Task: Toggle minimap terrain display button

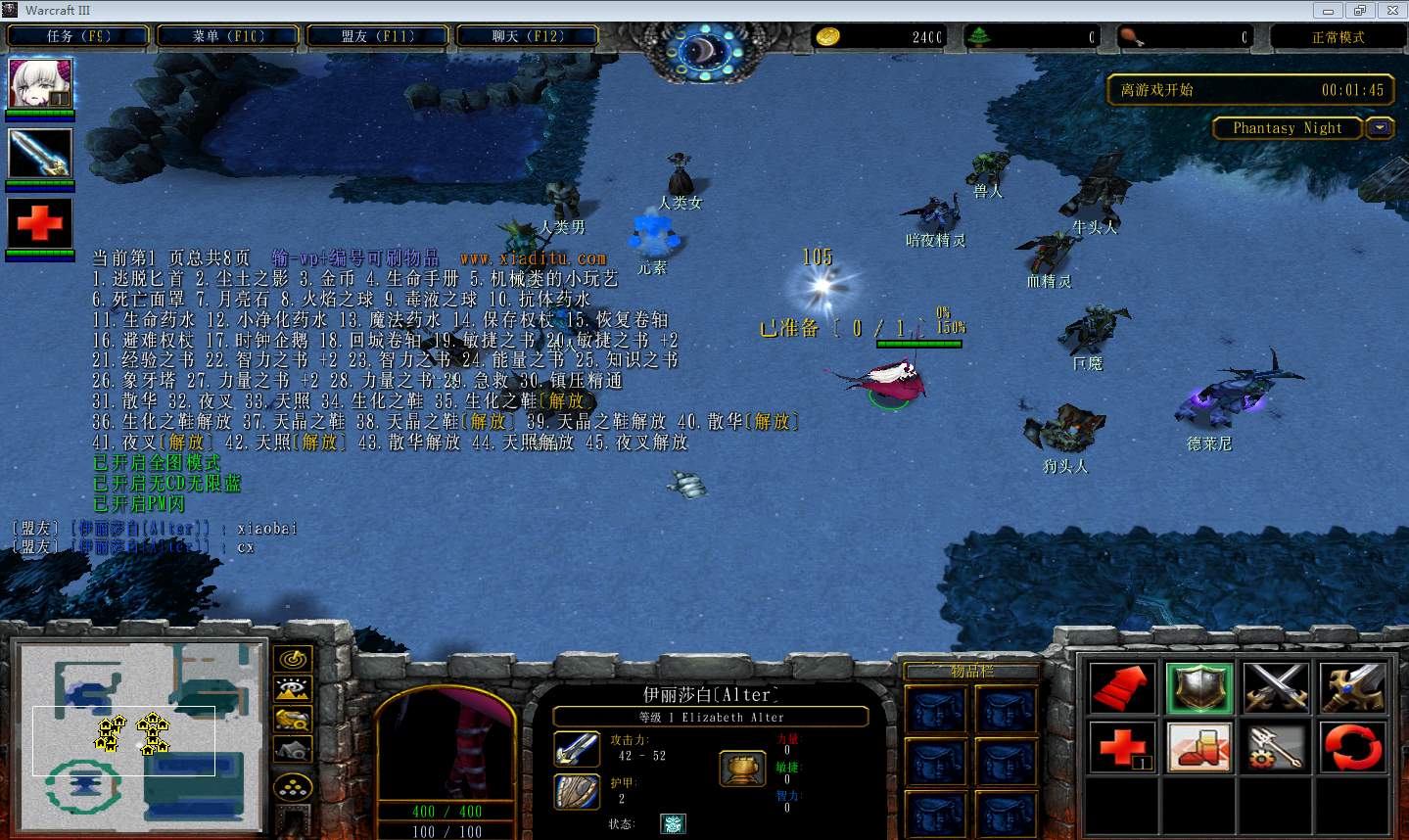Action: [292, 689]
